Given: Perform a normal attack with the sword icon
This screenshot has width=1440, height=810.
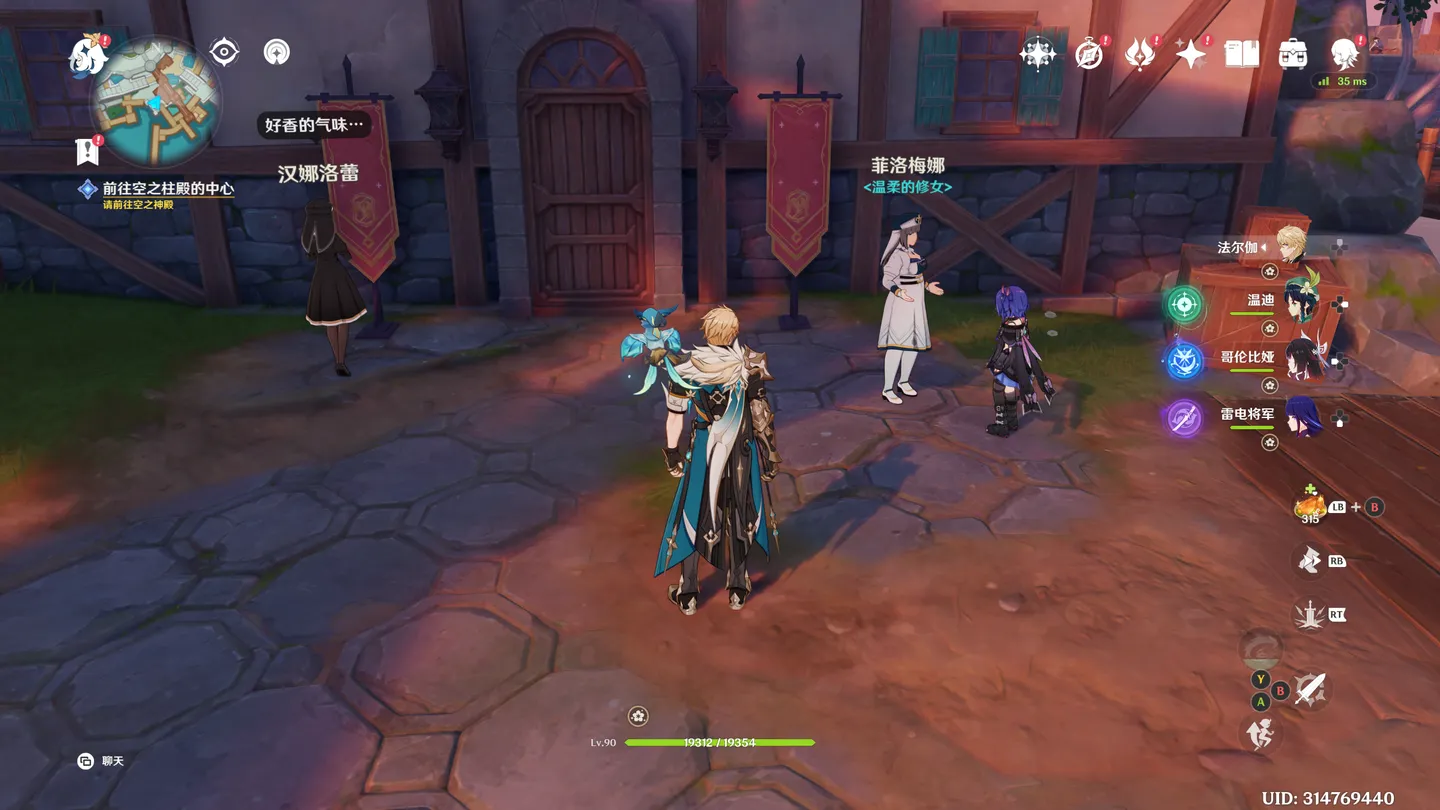Looking at the screenshot, I should [x=1311, y=688].
